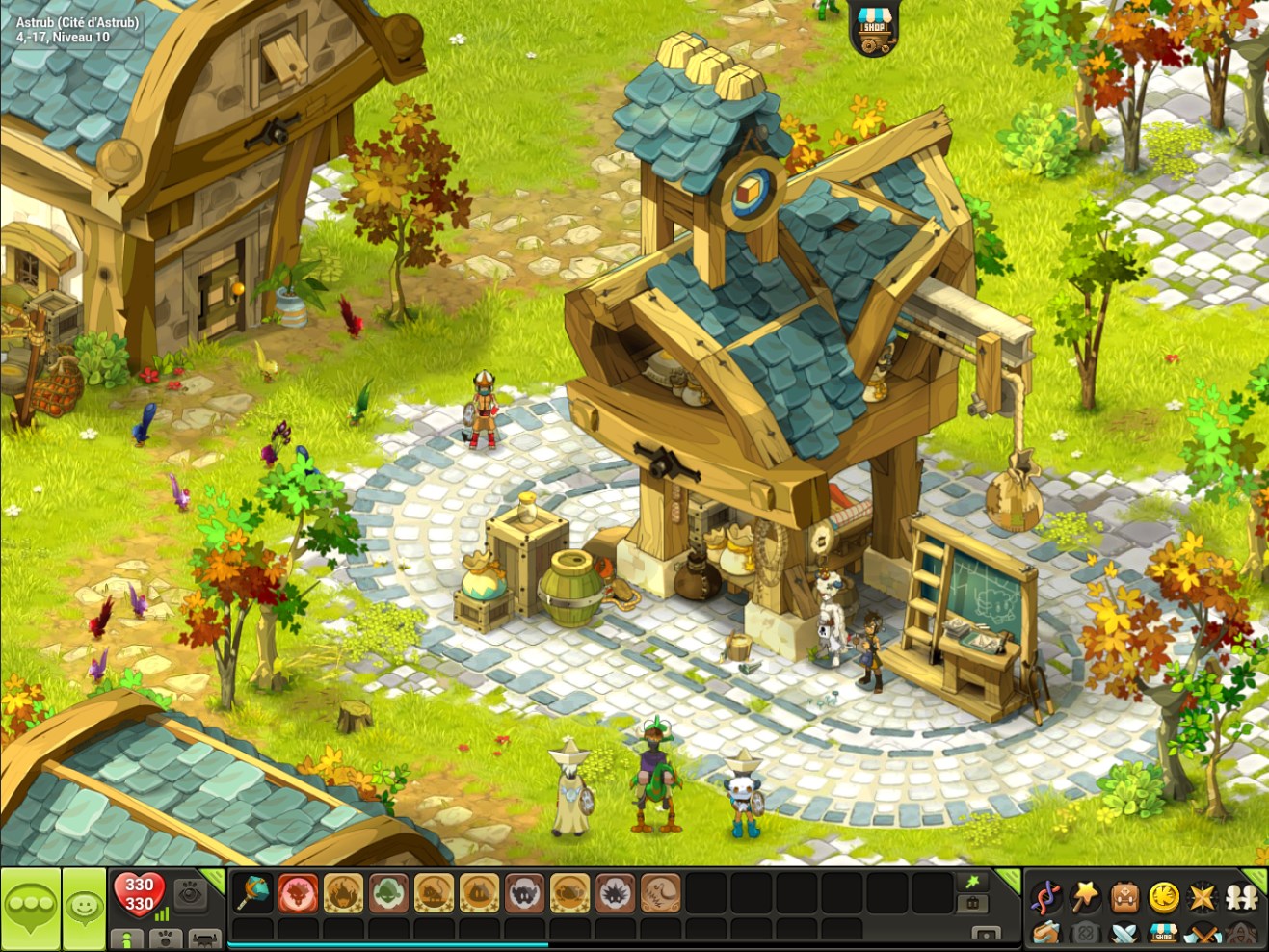Open the quest compass star icon
The width and height of the screenshot is (1269, 952).
tap(1202, 896)
